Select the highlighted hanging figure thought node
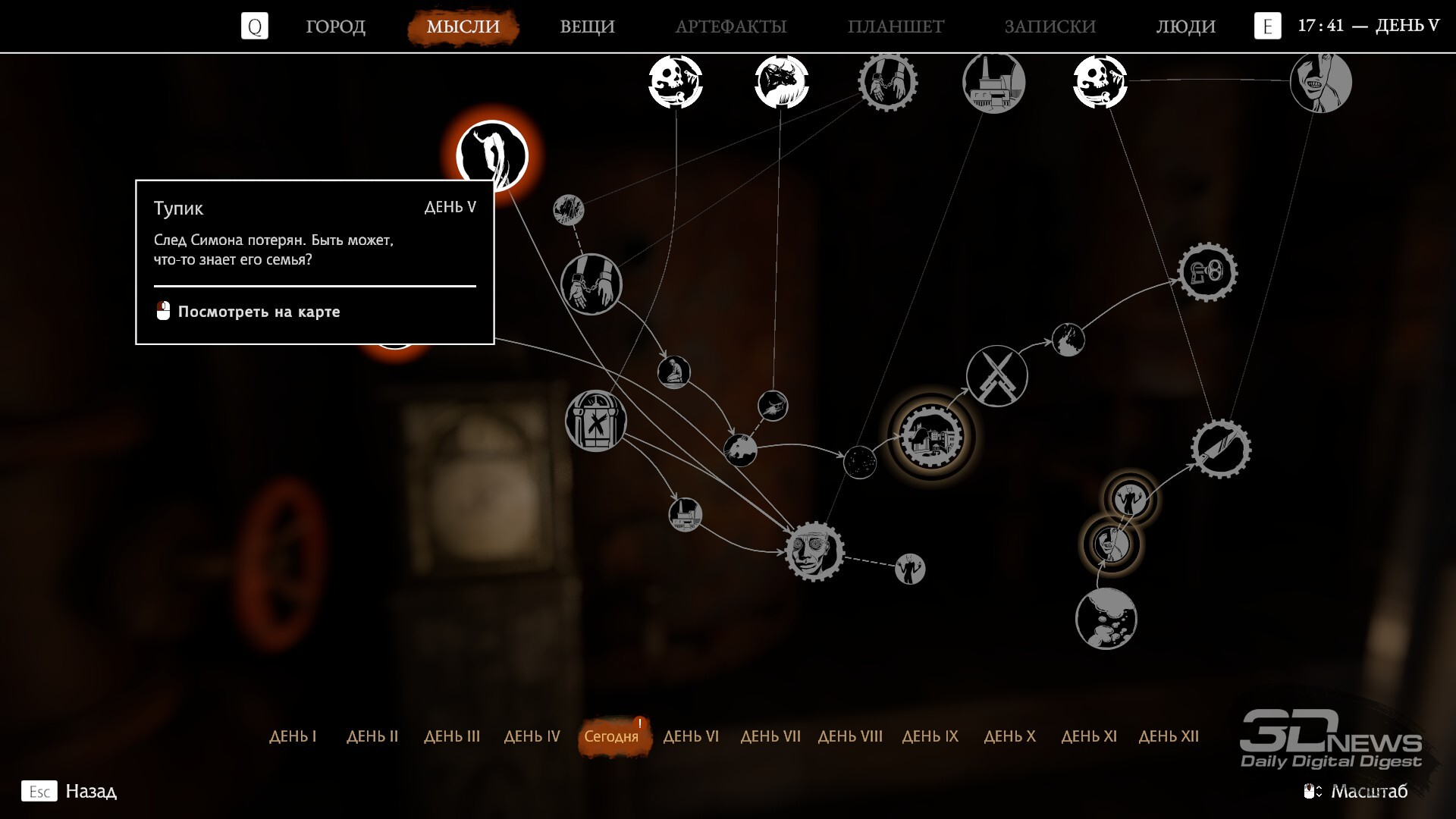 [x=492, y=155]
